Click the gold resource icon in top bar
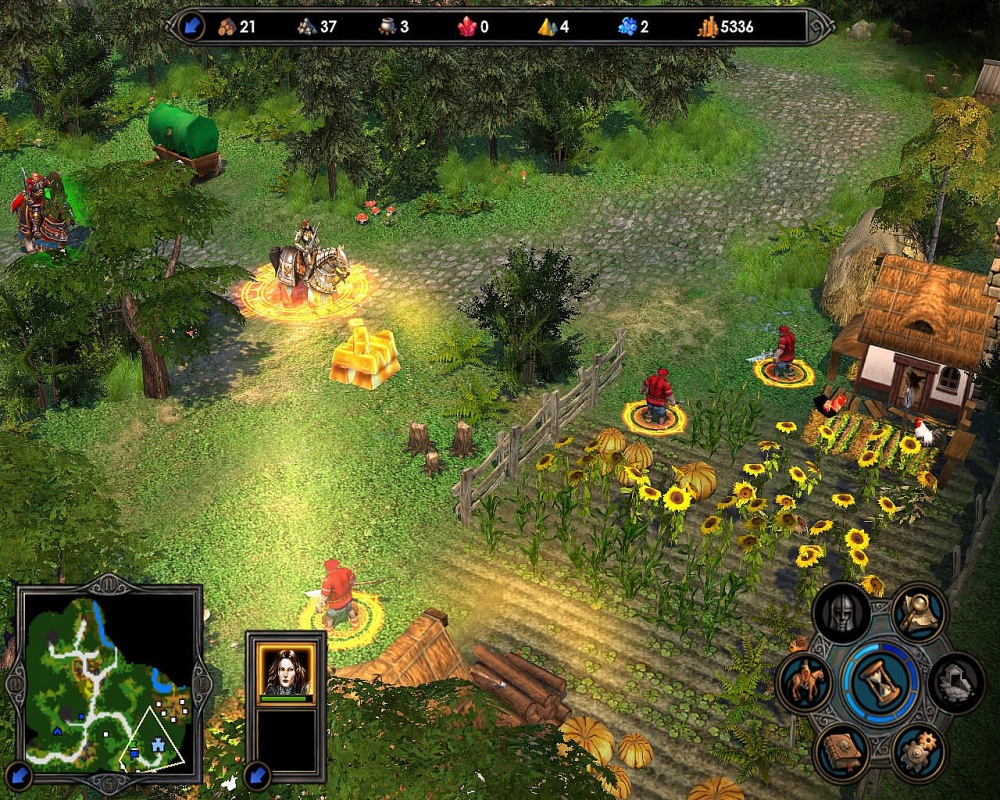The image size is (1000, 800). coord(708,27)
